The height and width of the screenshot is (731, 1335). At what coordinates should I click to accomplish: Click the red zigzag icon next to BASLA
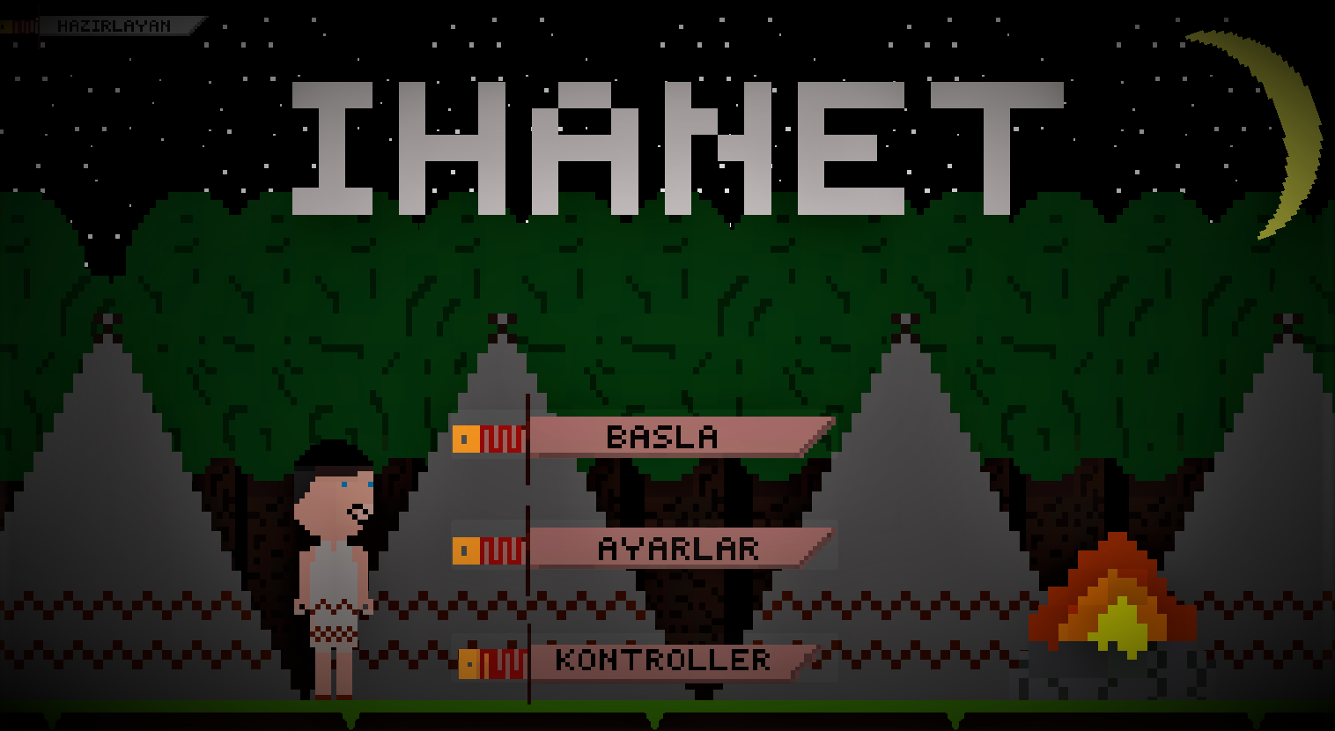[x=500, y=437]
